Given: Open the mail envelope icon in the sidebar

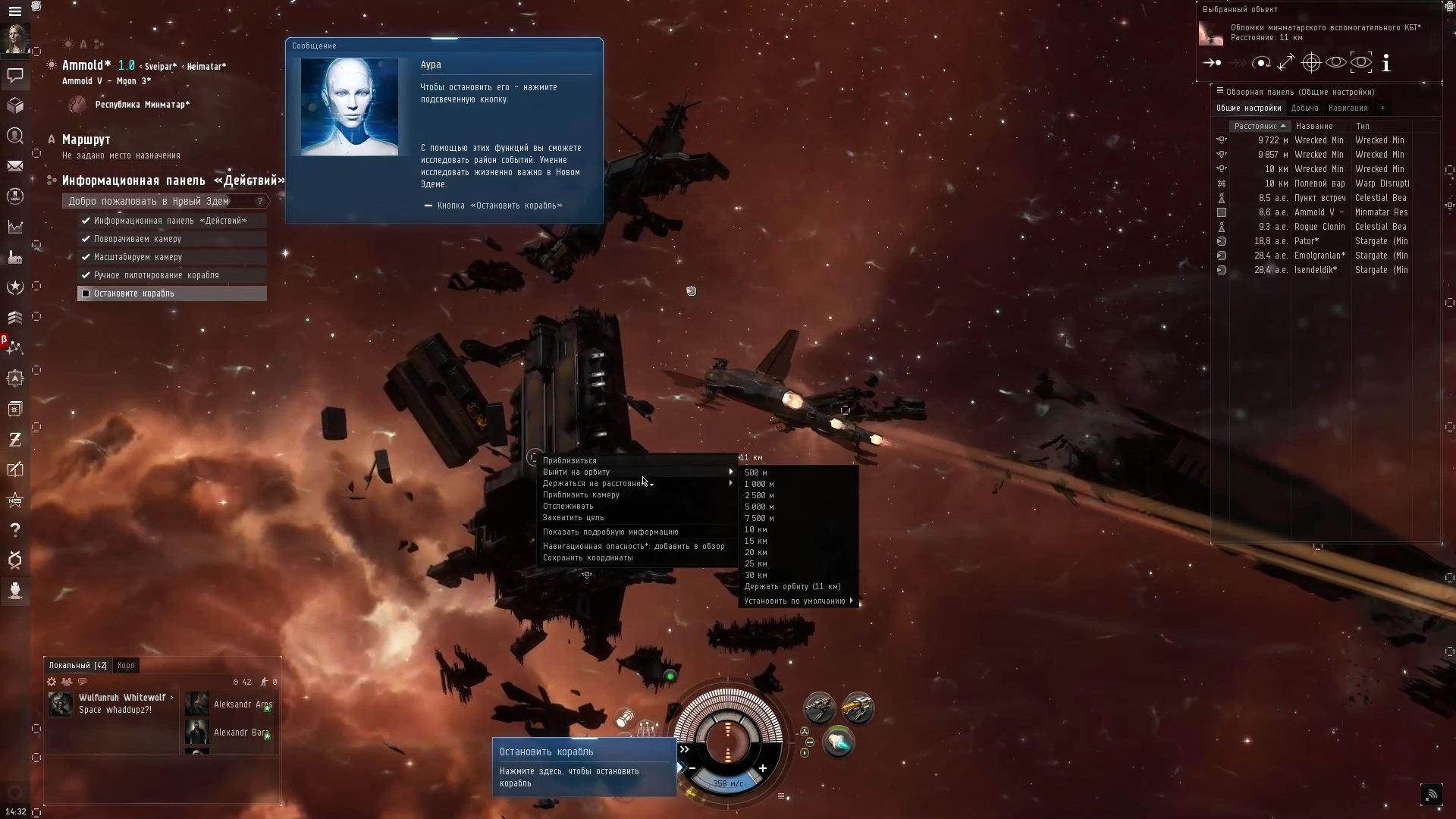Looking at the screenshot, I should (x=15, y=165).
